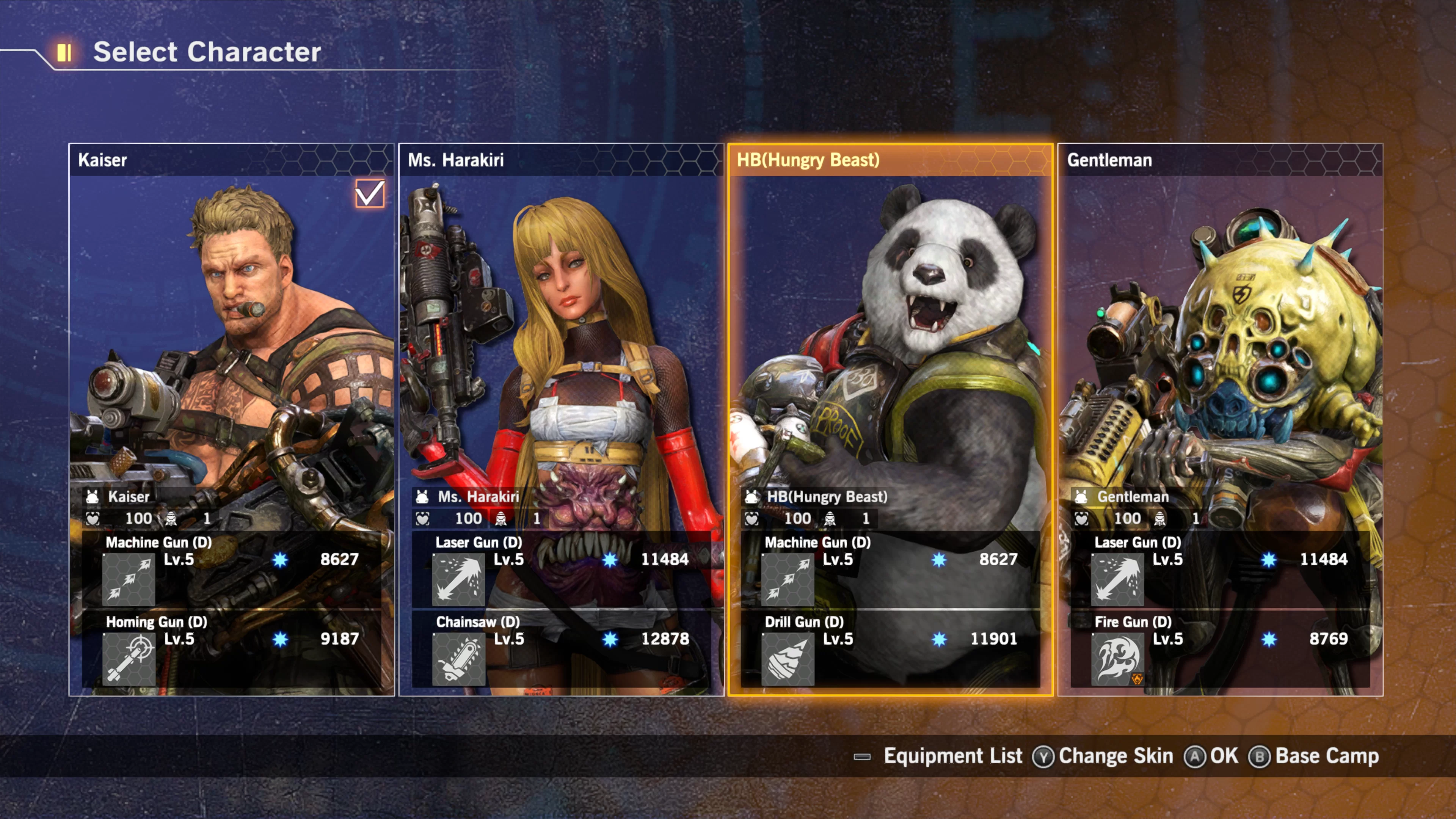This screenshot has height=819, width=1456.
Task: Choose Gentleman's Laser Gun (D) weapon icon
Action: click(1117, 579)
